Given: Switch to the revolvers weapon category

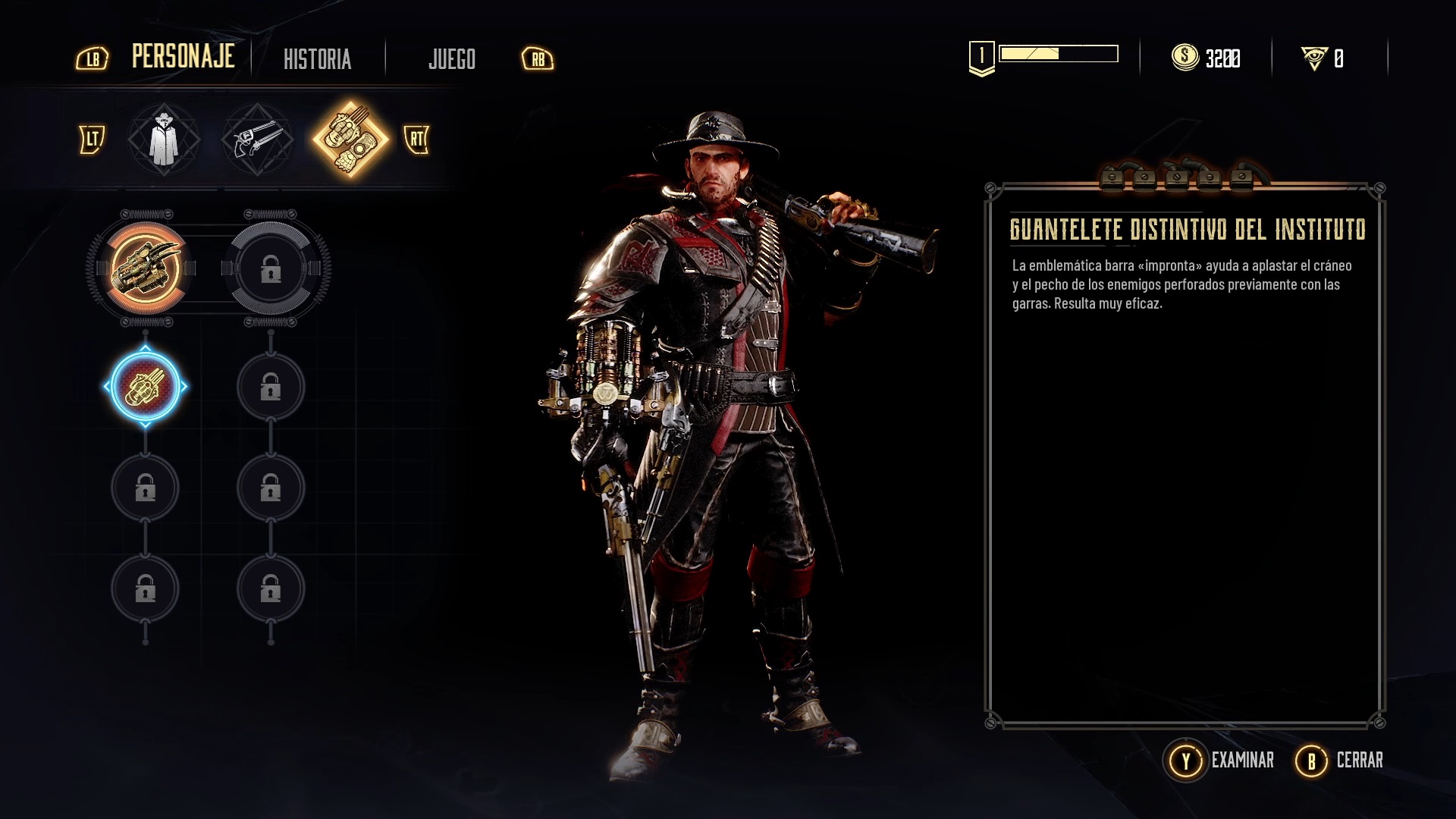Looking at the screenshot, I should pyautogui.click(x=257, y=140).
